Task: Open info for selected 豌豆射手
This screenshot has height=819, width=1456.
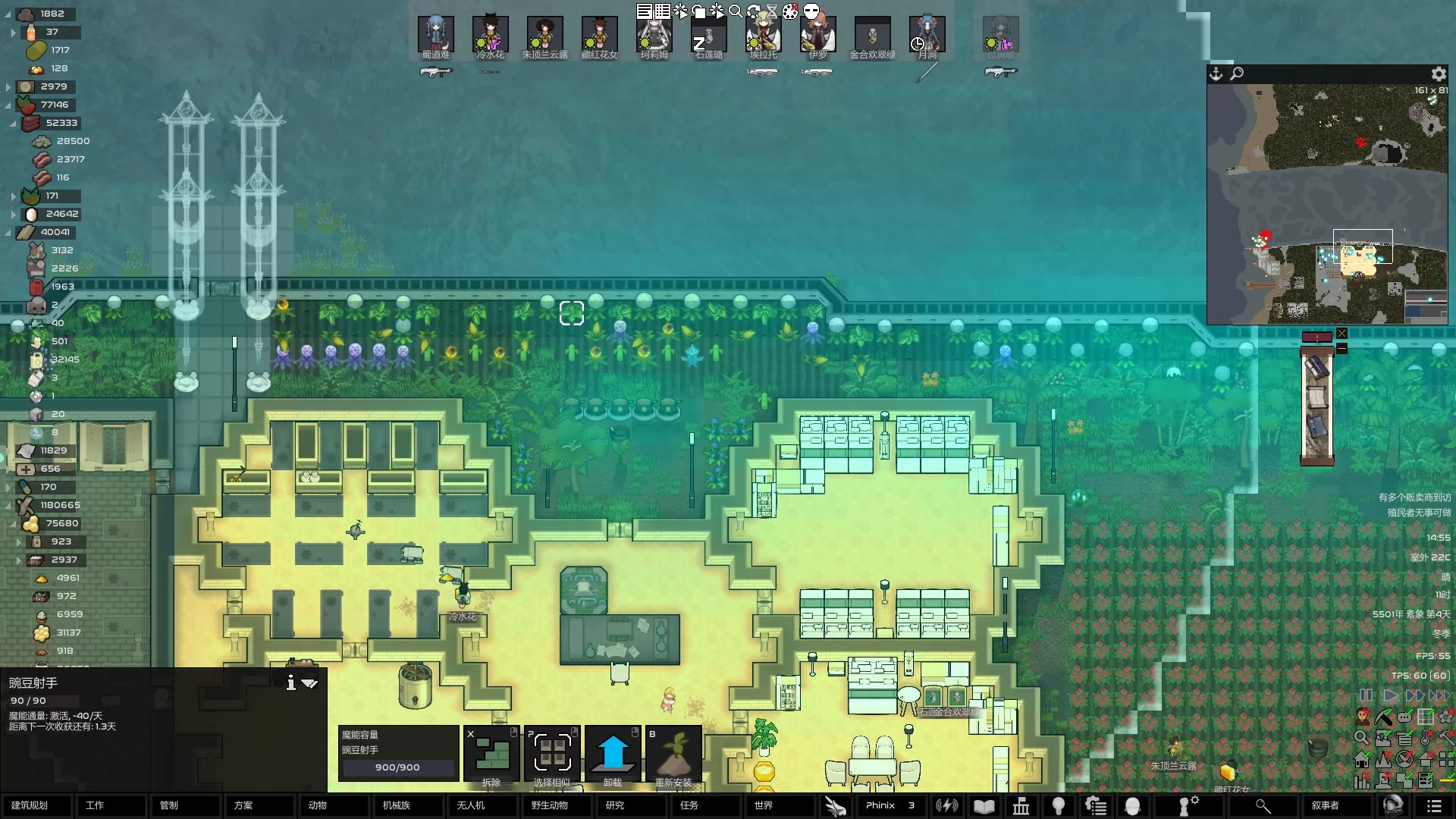Action: click(290, 683)
